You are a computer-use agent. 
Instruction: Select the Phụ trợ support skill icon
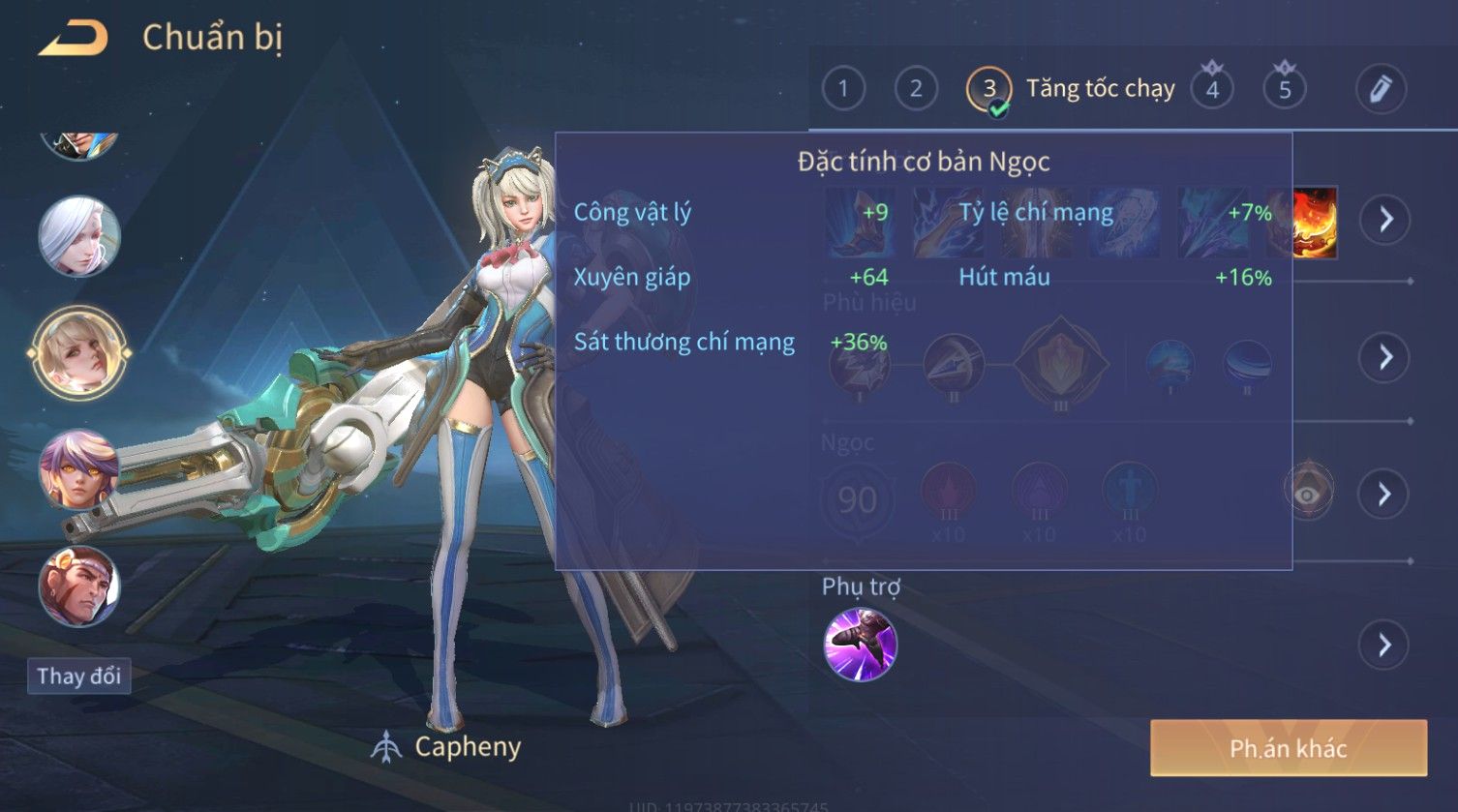click(860, 645)
